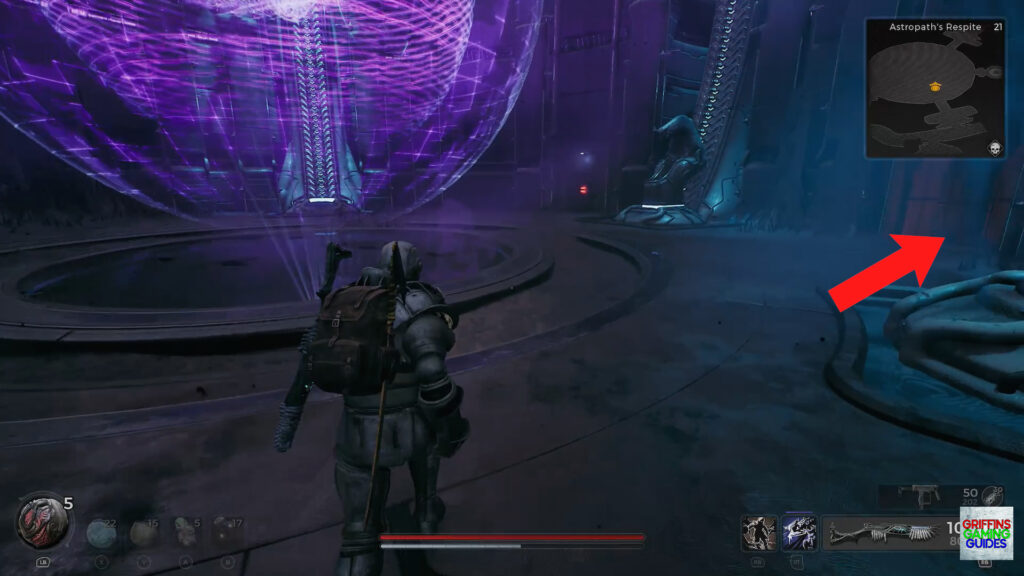Click the skull icon on the minimap
Screen dimensions: 1024x576
point(995,148)
